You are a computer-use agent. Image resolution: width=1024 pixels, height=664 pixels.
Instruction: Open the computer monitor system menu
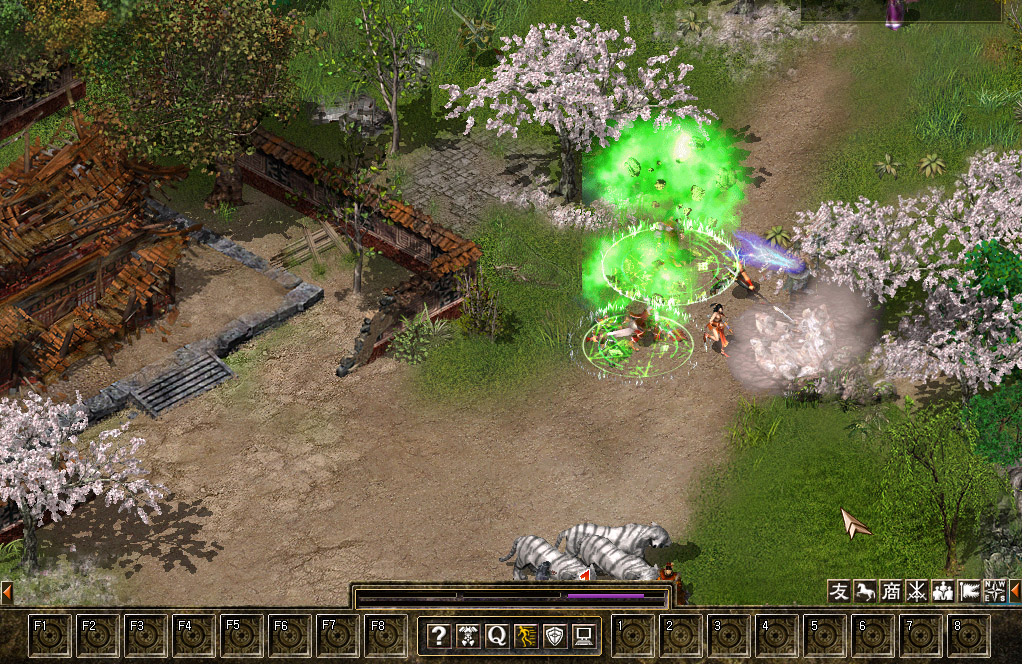(x=583, y=635)
